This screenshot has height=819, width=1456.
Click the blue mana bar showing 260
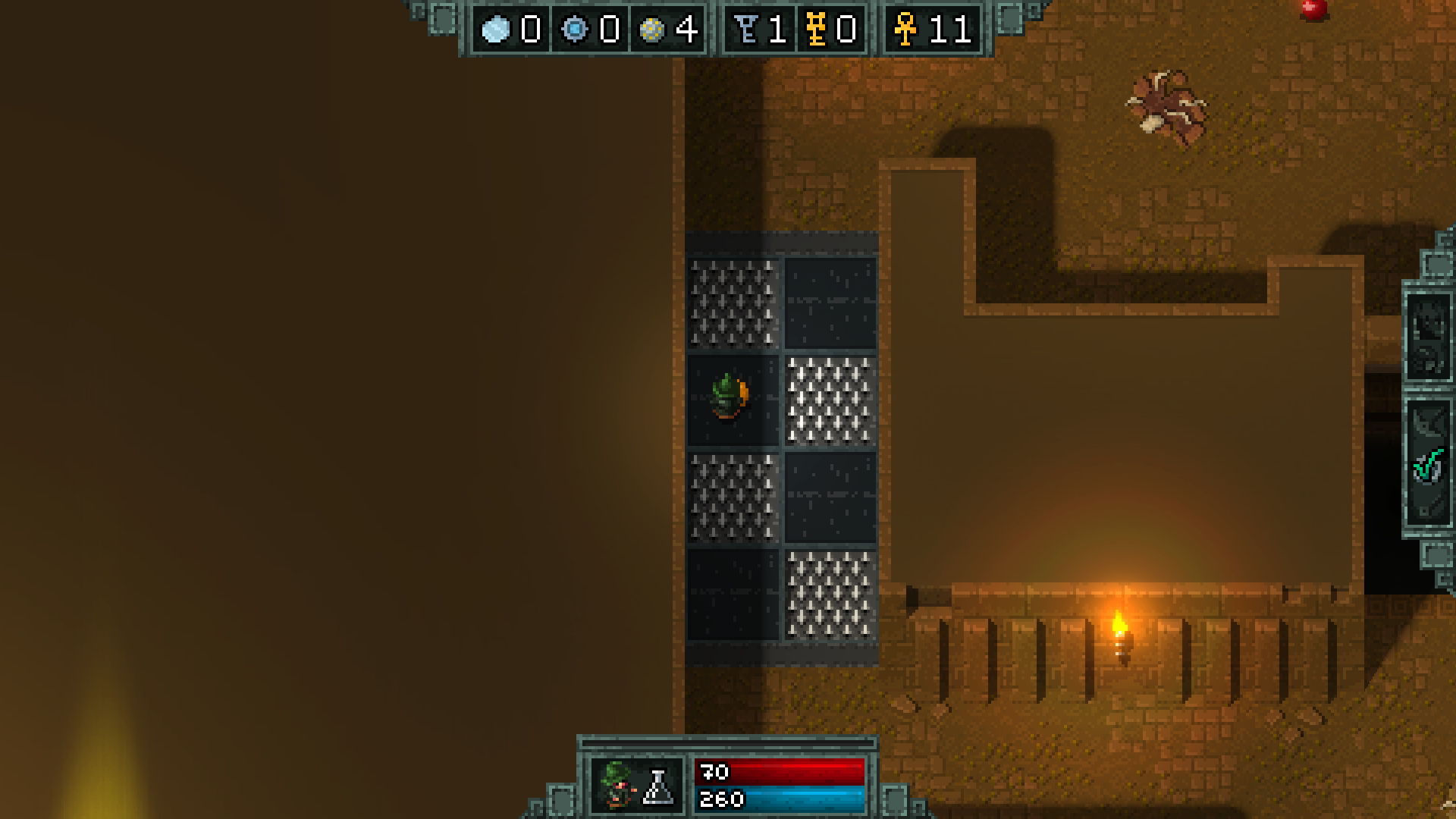[781, 798]
